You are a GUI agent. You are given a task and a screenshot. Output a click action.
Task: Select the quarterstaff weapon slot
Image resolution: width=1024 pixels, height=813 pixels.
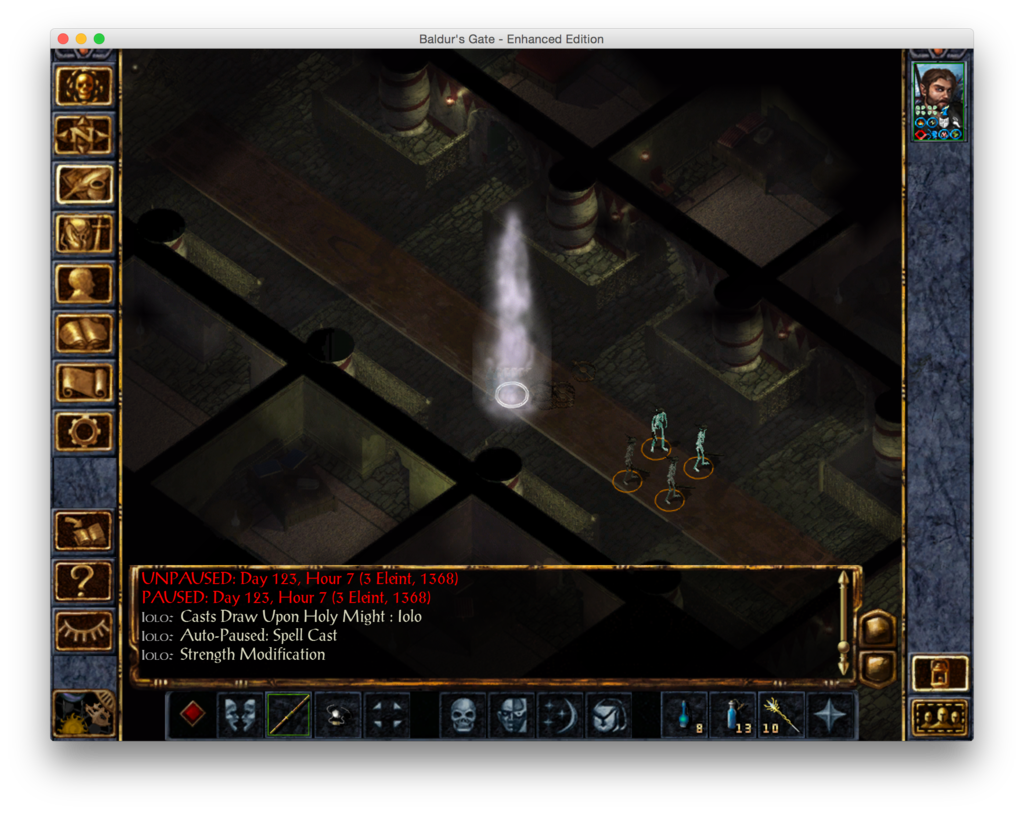[290, 715]
